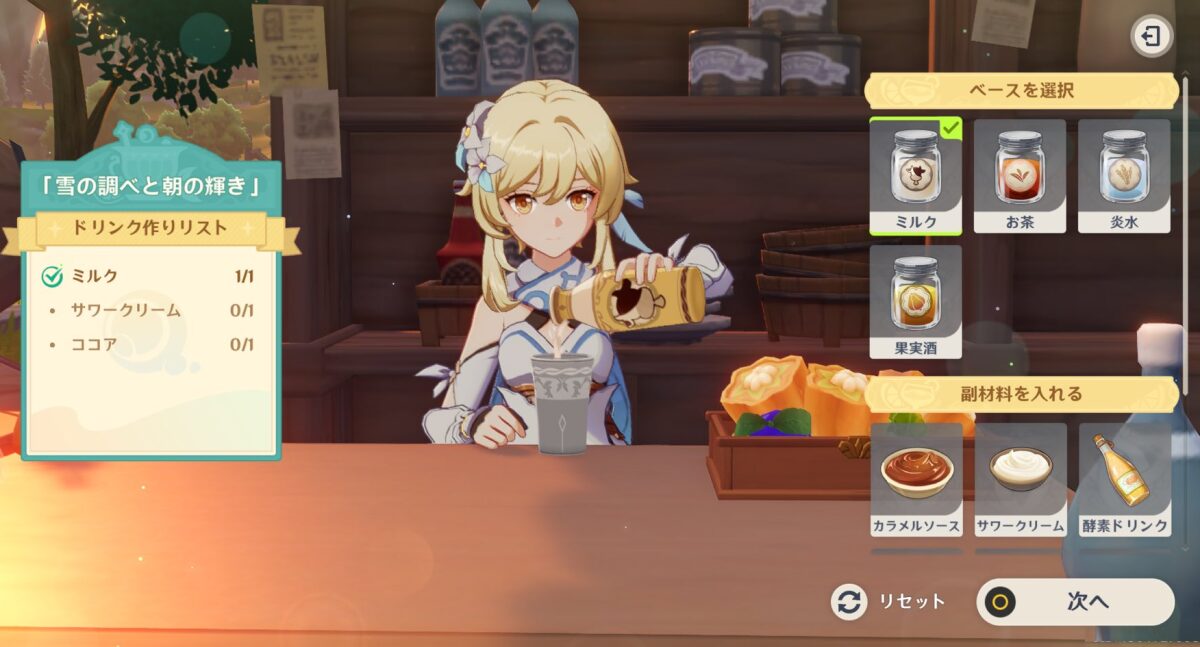Pick the 炎水 base jar
The width and height of the screenshot is (1200, 647).
(1123, 175)
